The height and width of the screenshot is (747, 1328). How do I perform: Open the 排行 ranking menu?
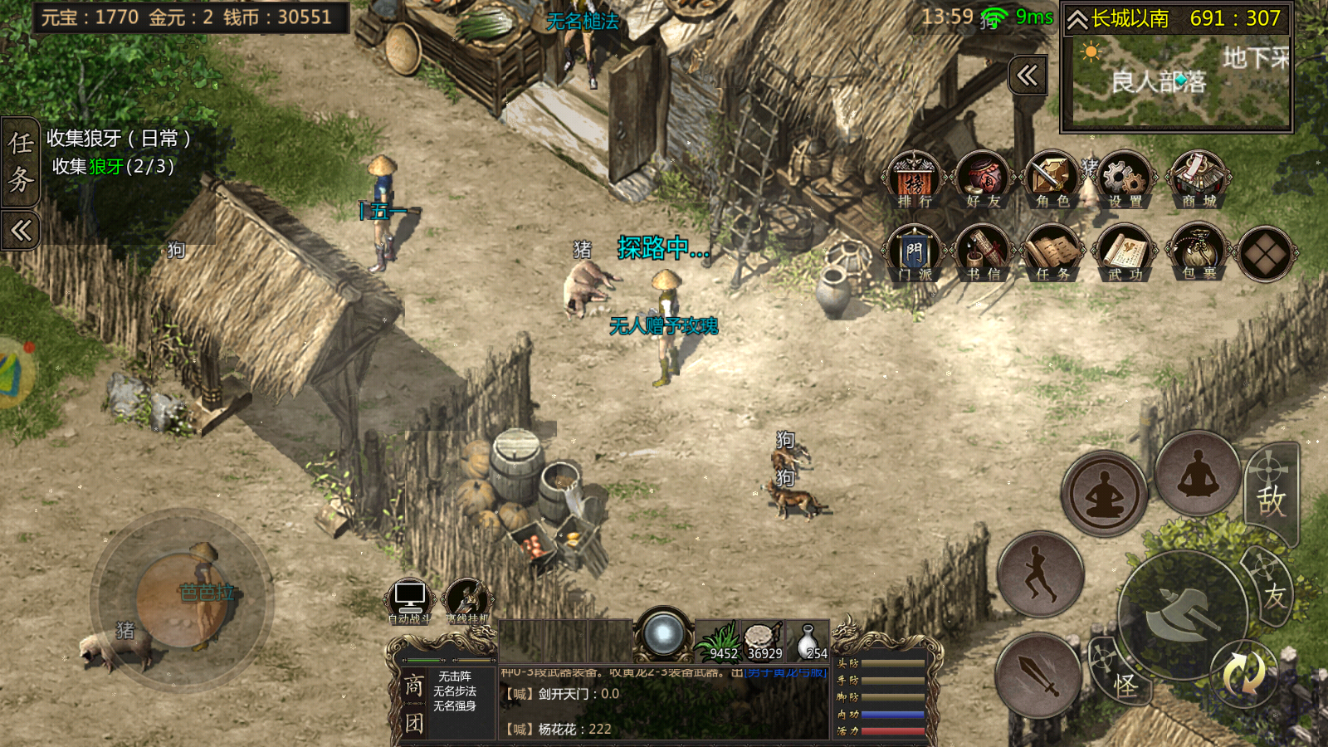(x=914, y=180)
